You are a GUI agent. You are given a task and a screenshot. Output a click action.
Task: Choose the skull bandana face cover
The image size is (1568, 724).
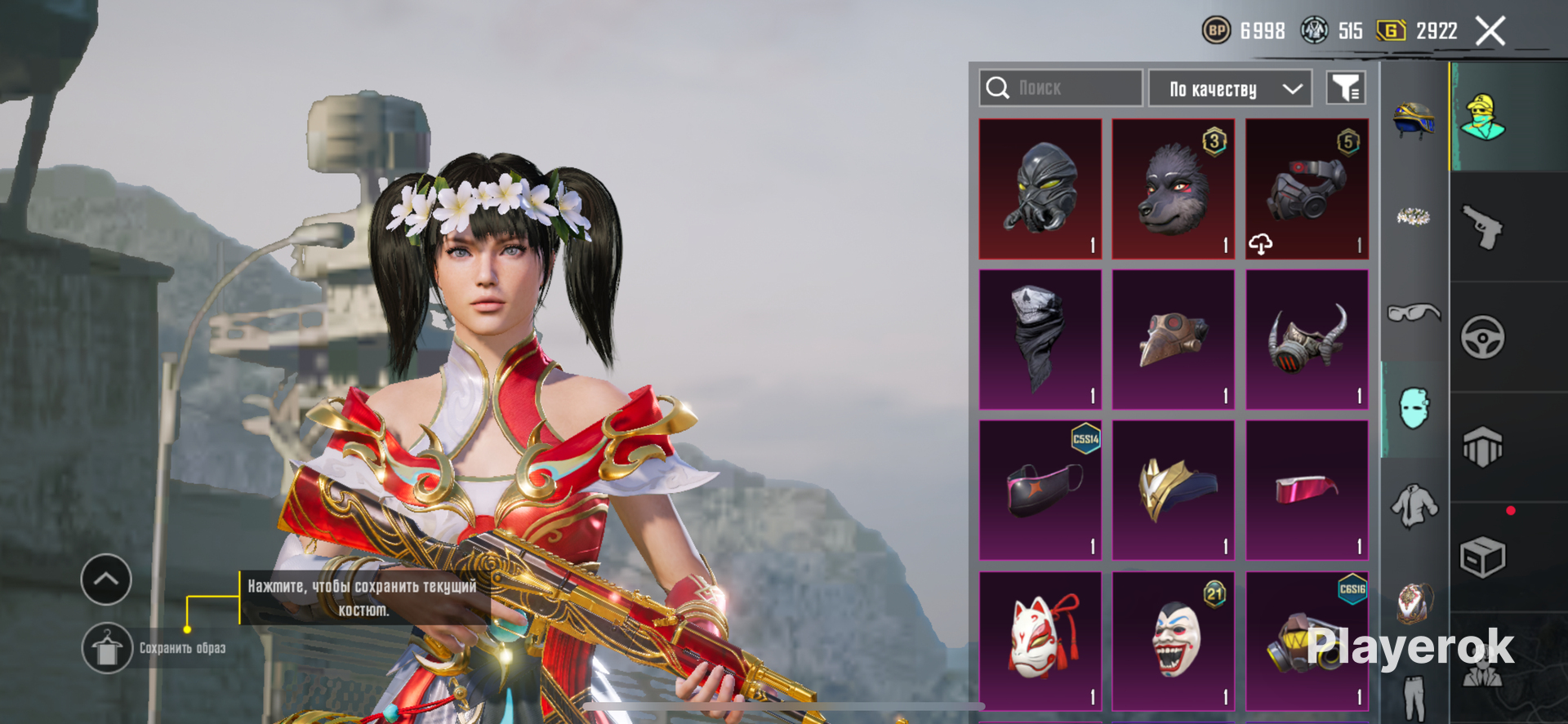coord(1040,340)
